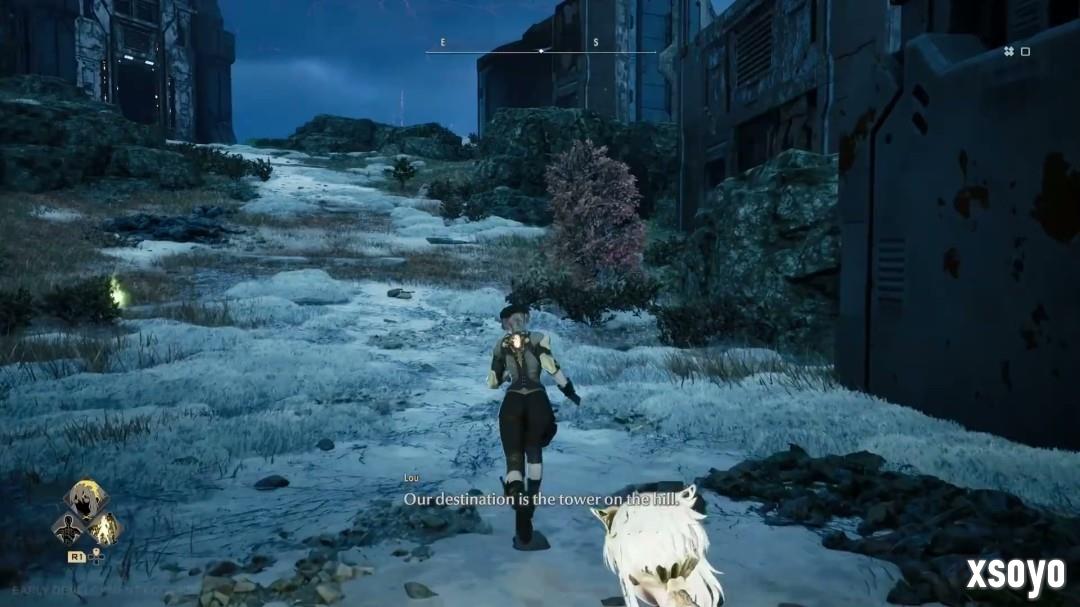1080x607 pixels.
Task: Open the four-diamond menu icon
Action: (1009, 51)
